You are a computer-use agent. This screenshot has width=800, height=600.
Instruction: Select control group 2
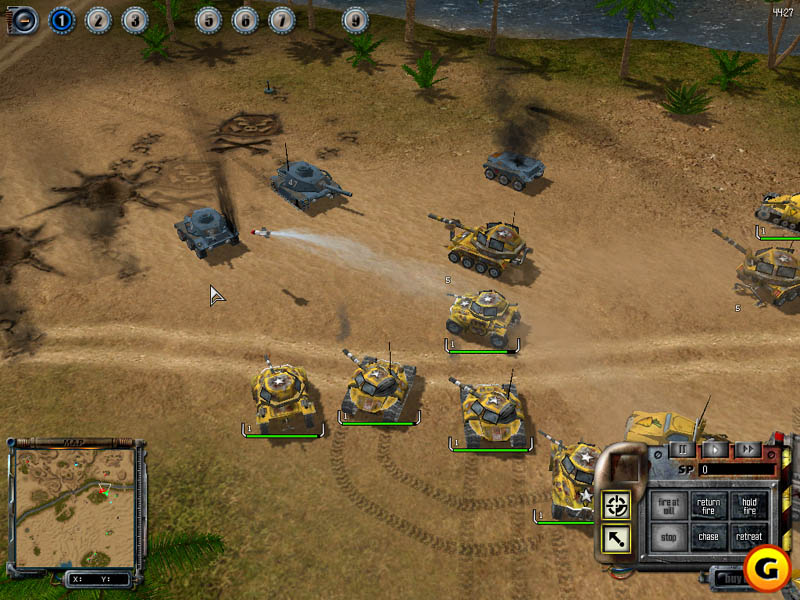click(98, 18)
